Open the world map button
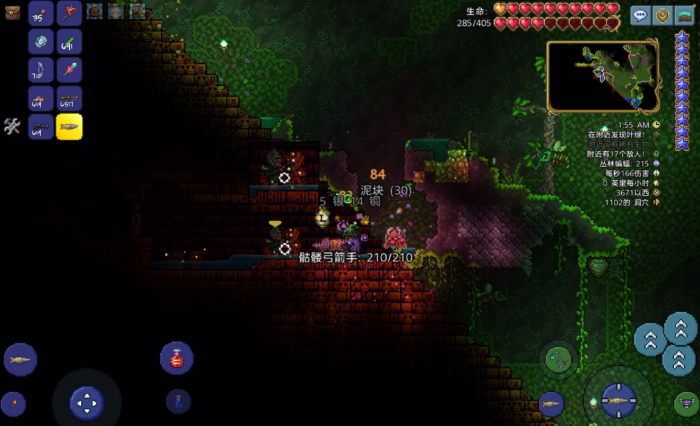This screenshot has height=426, width=700. [x=684, y=15]
